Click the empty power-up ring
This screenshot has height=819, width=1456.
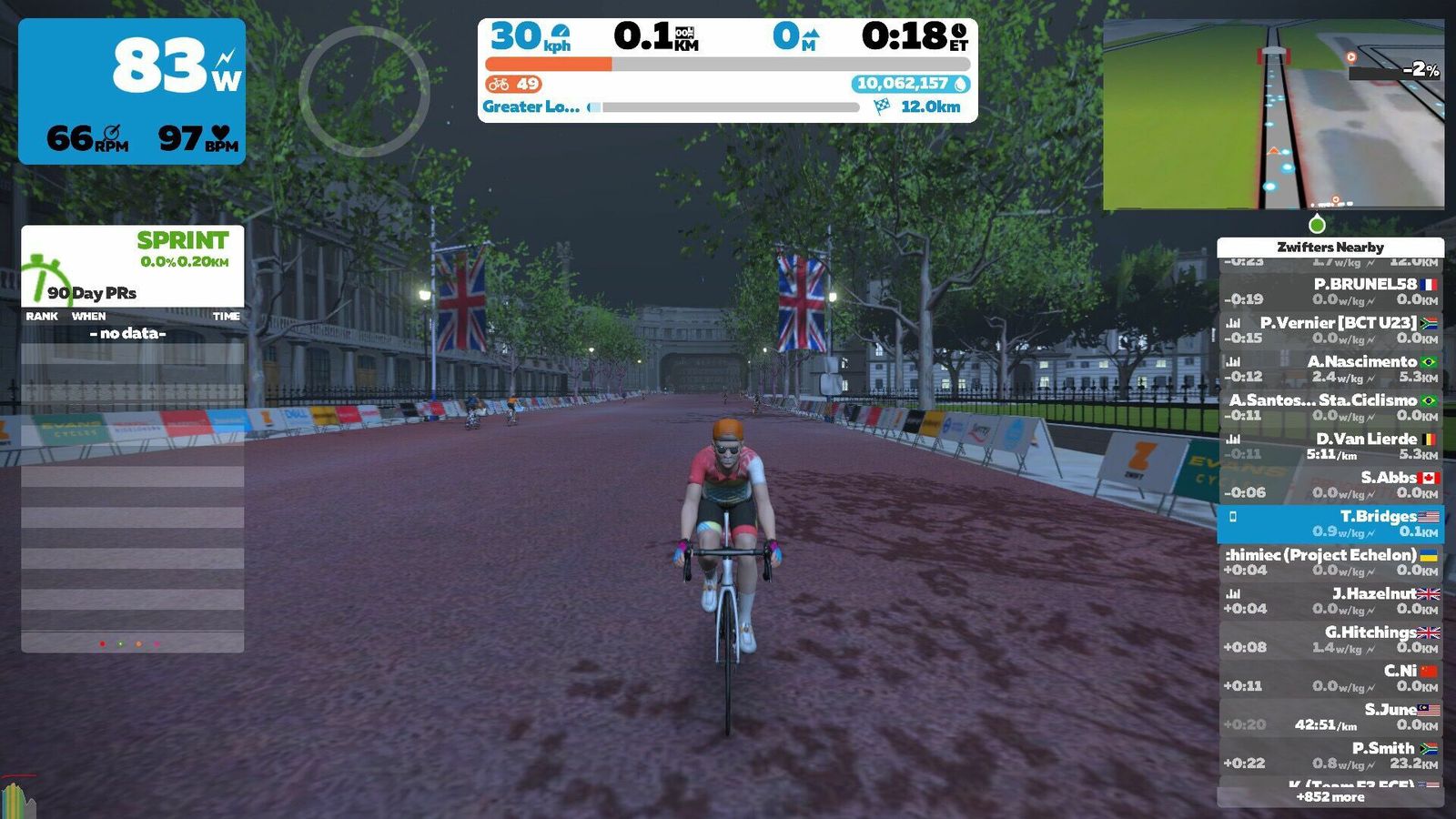pos(364,91)
